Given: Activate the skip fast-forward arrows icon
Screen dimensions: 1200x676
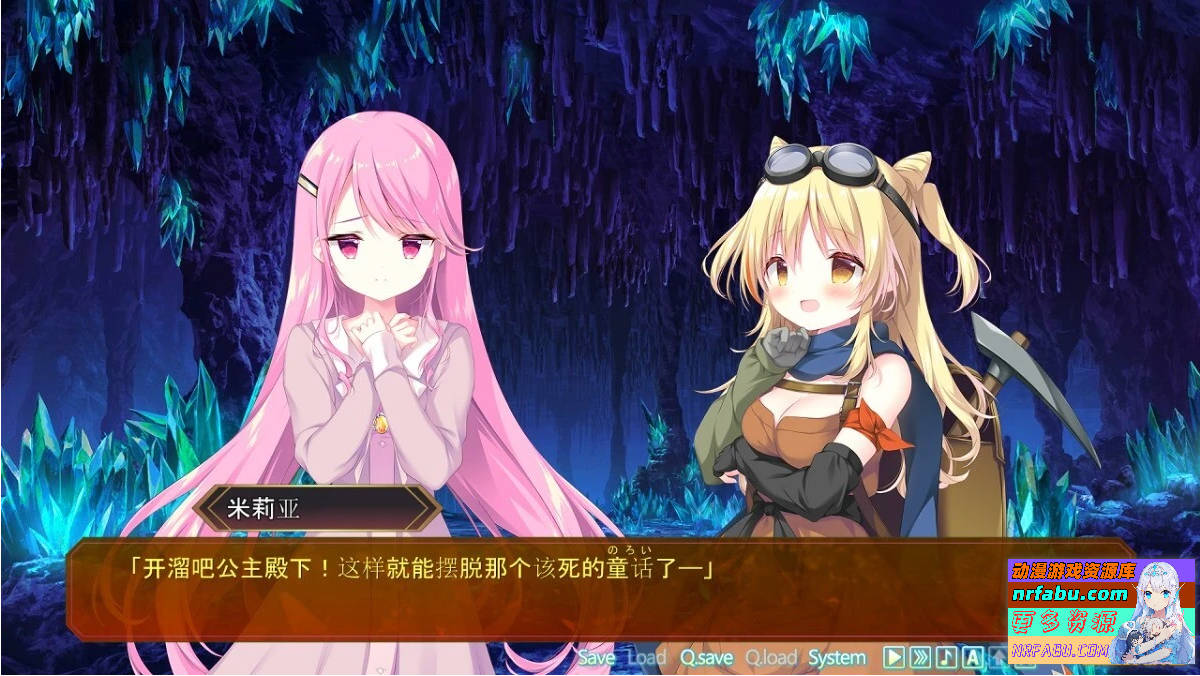Looking at the screenshot, I should point(921,657).
